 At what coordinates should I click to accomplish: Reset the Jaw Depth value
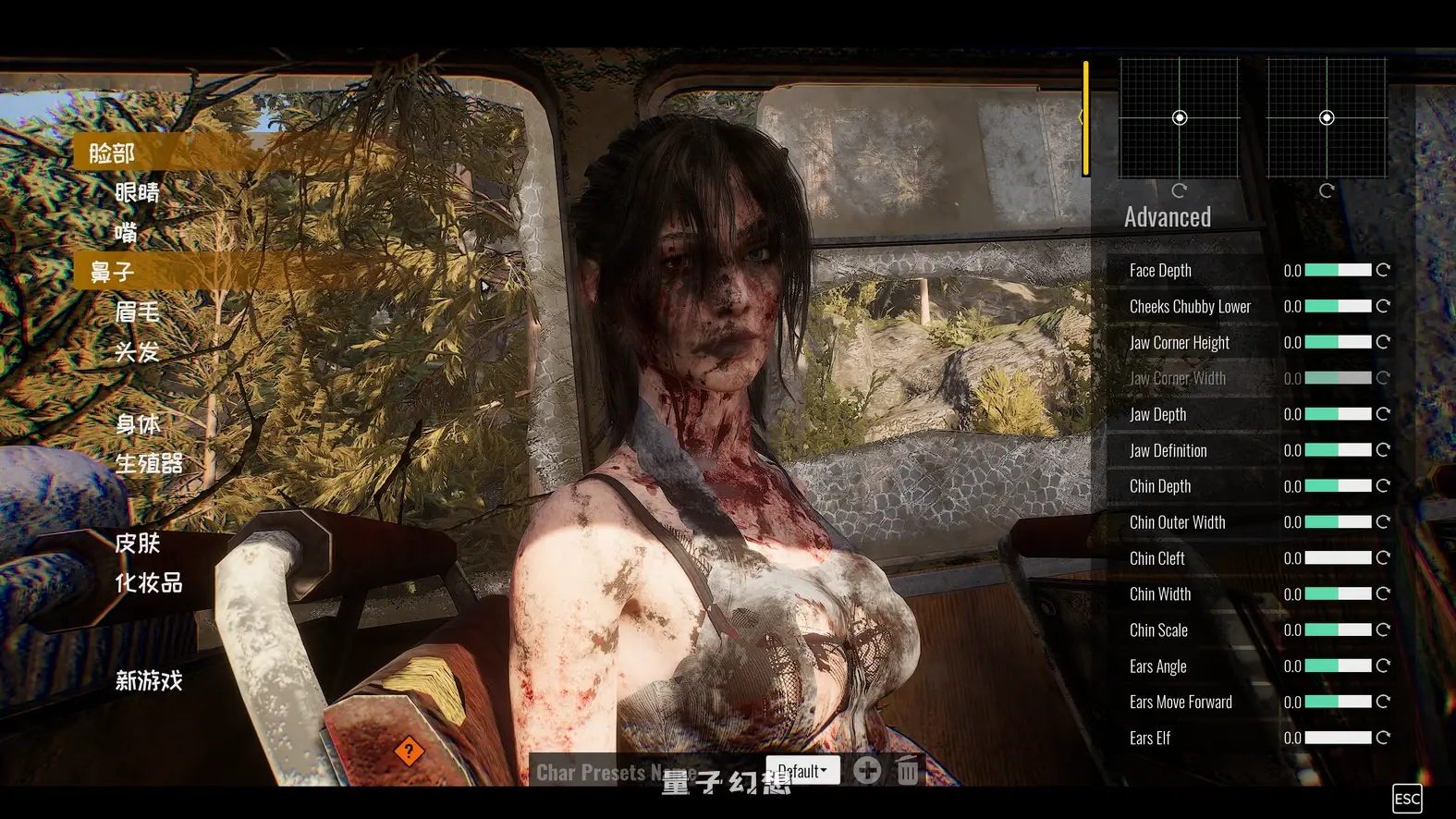pyautogui.click(x=1383, y=414)
